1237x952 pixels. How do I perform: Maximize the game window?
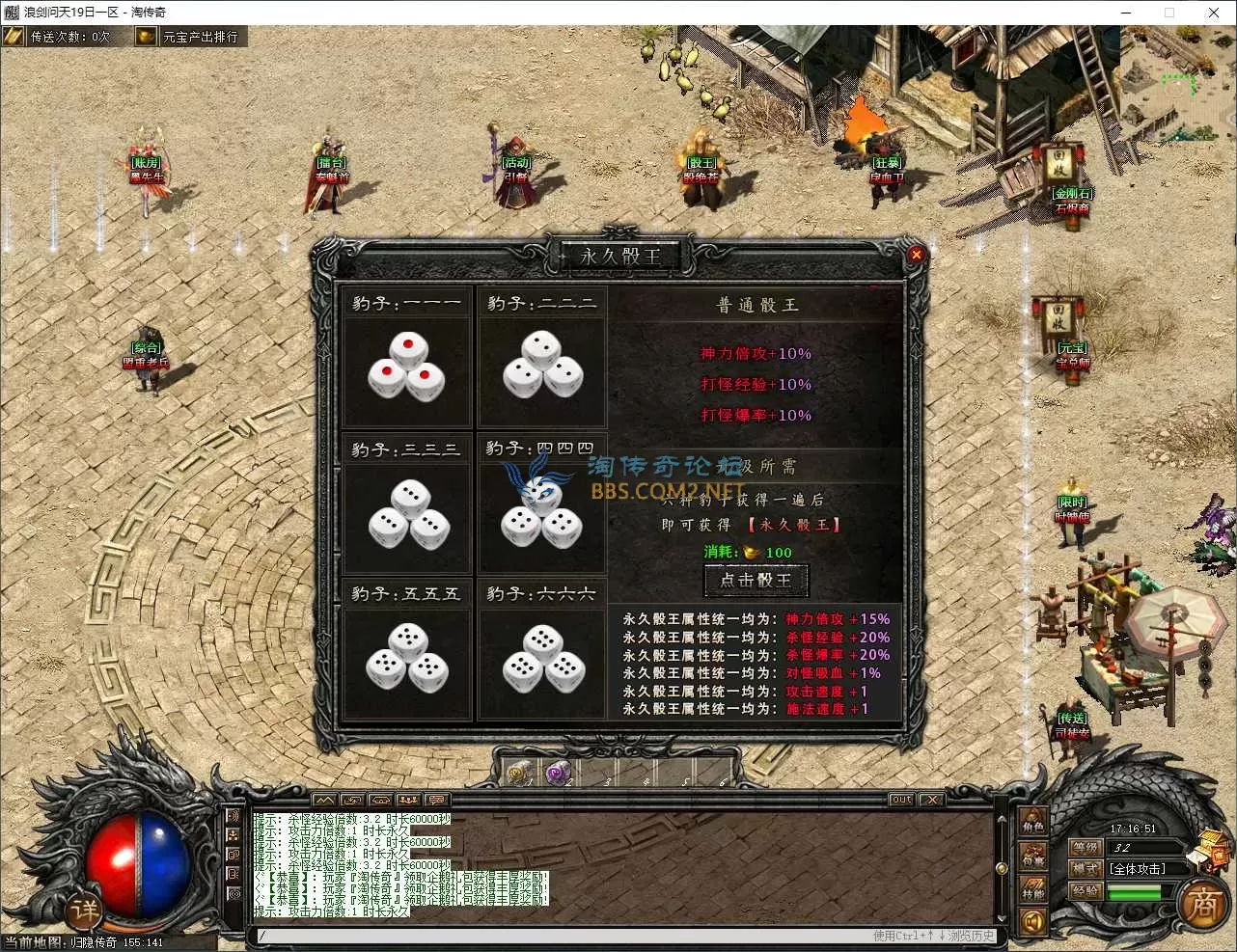pyautogui.click(x=1169, y=13)
